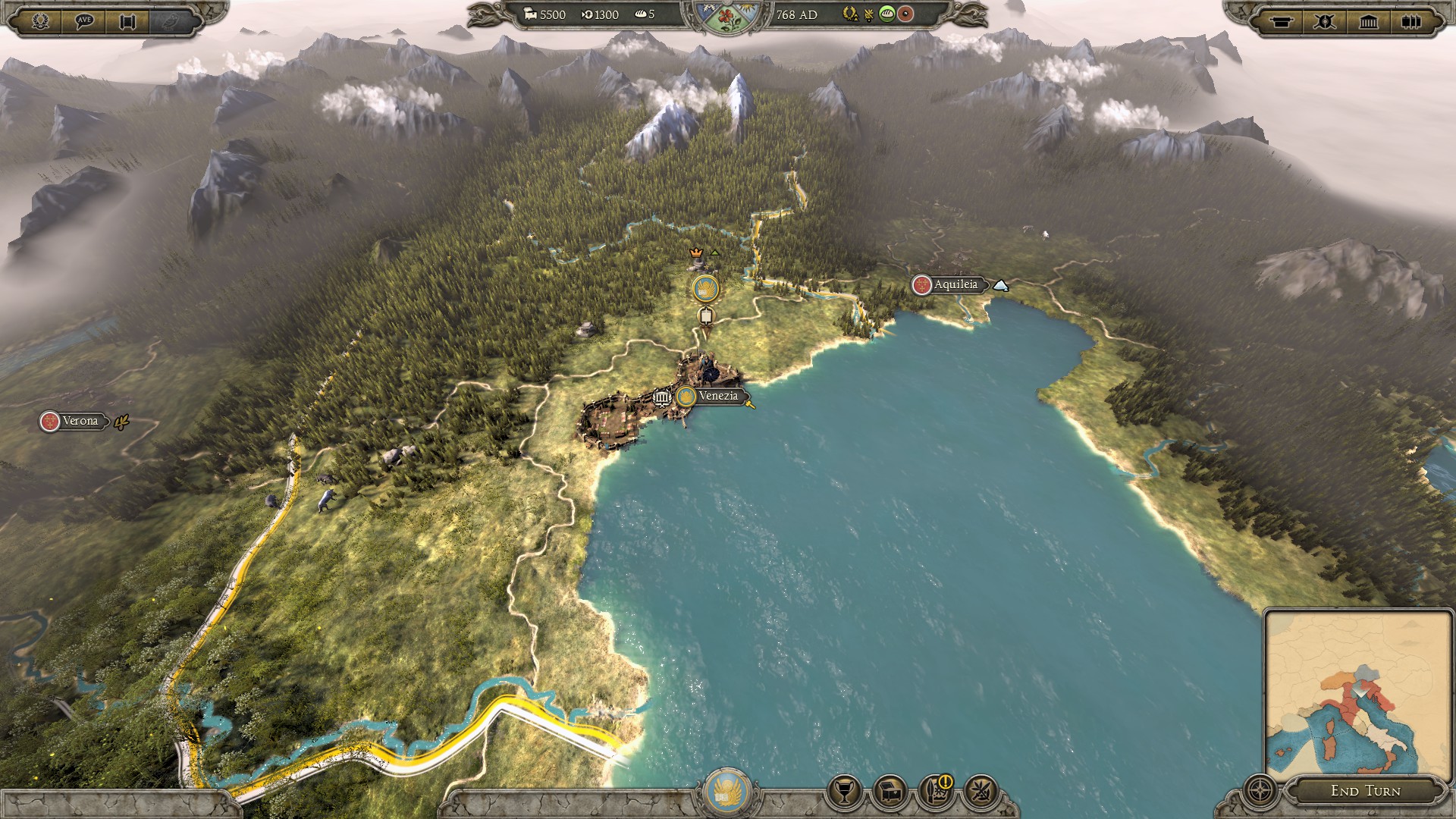1456x819 pixels.
Task: Open the chalice trophy objectives button
Action: [844, 792]
